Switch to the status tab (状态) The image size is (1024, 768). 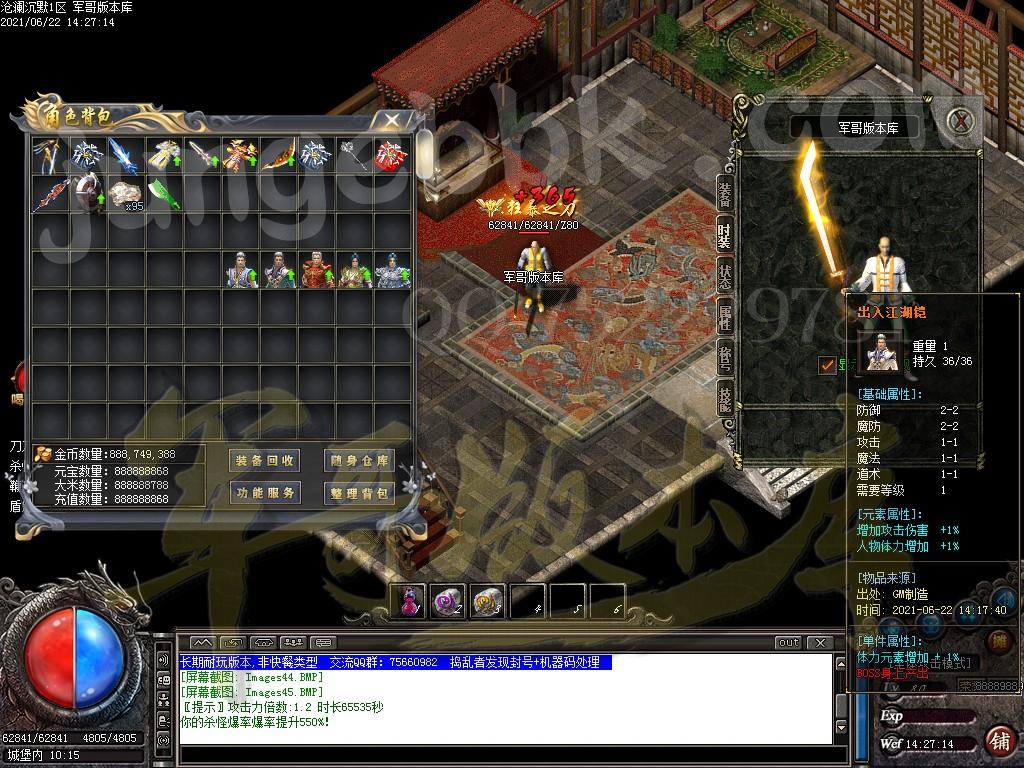coord(724,275)
